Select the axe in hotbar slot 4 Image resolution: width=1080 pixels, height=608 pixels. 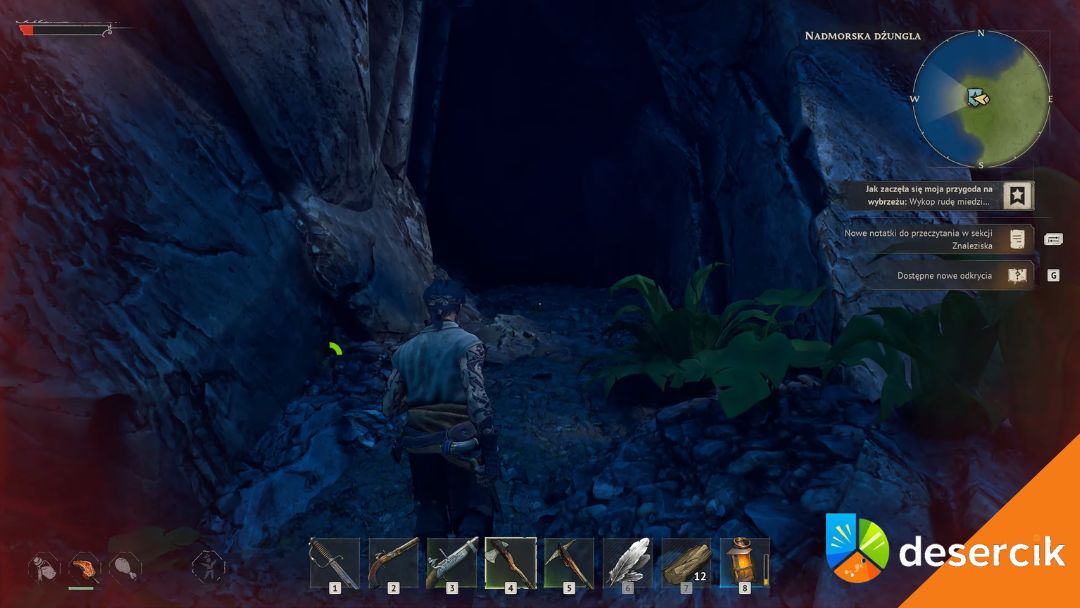coord(510,563)
